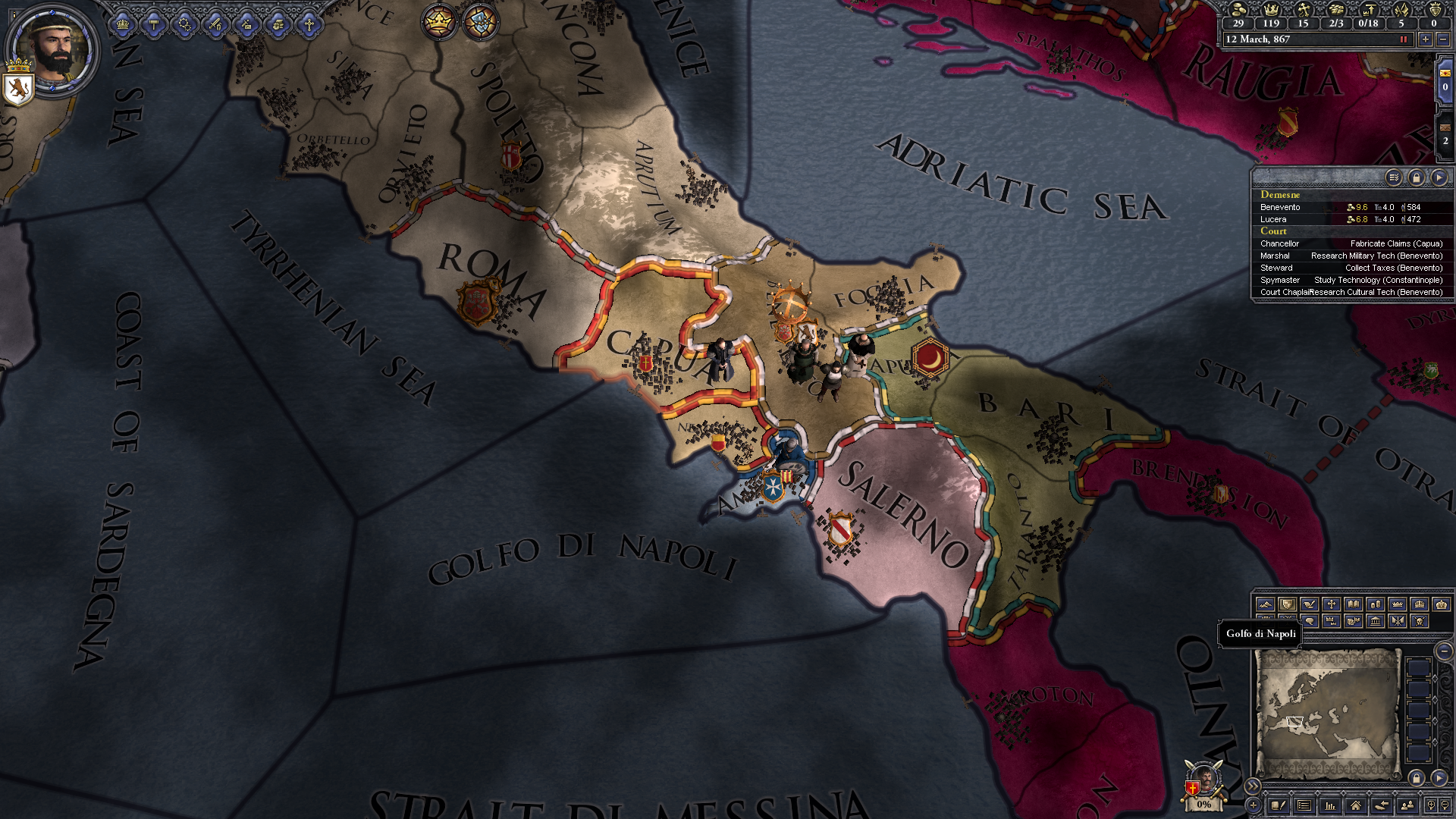Image resolution: width=1456 pixels, height=819 pixels.
Task: Open the economy map mode with coins icon
Action: [1375, 604]
